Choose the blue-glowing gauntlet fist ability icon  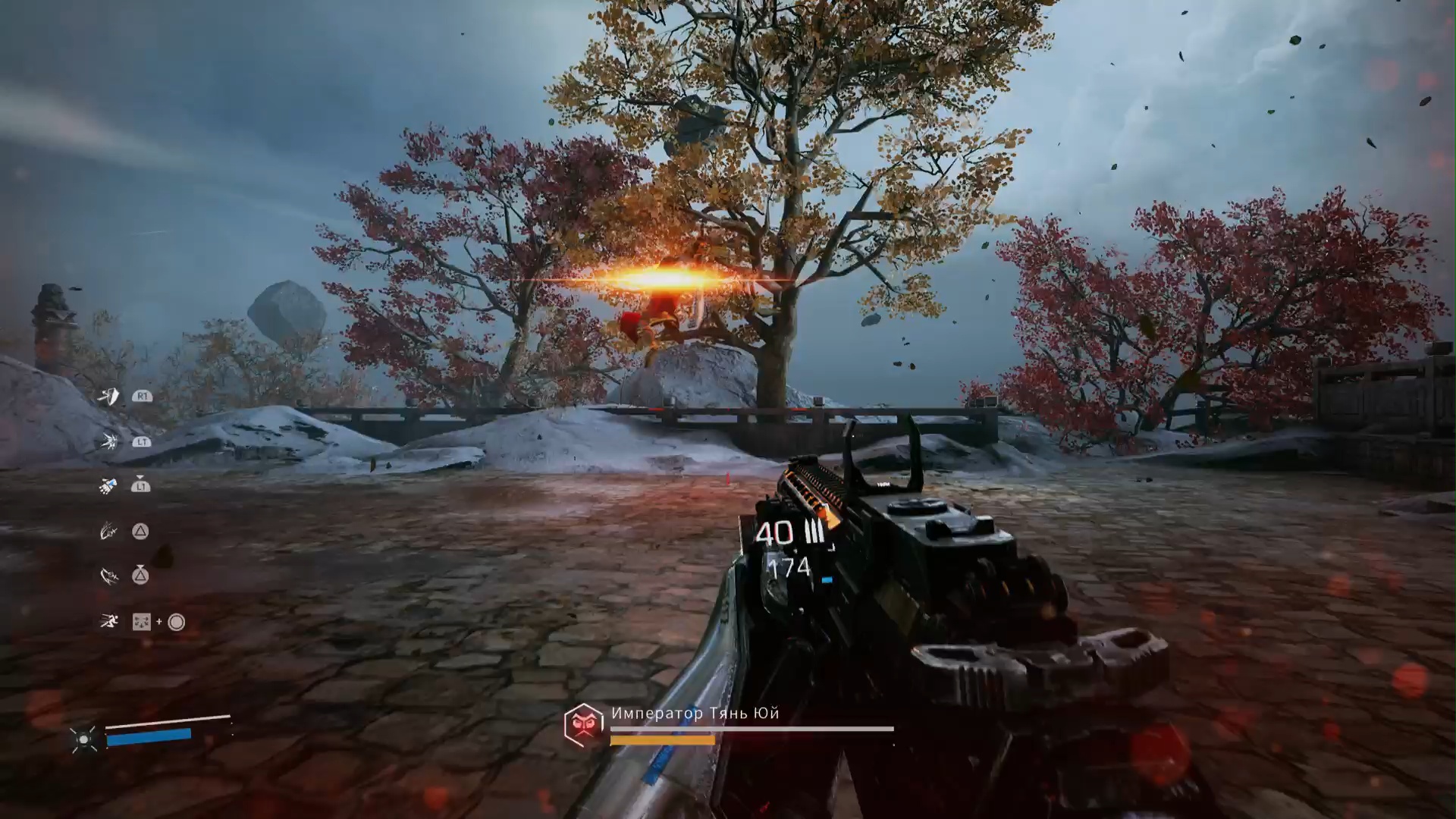108,485
